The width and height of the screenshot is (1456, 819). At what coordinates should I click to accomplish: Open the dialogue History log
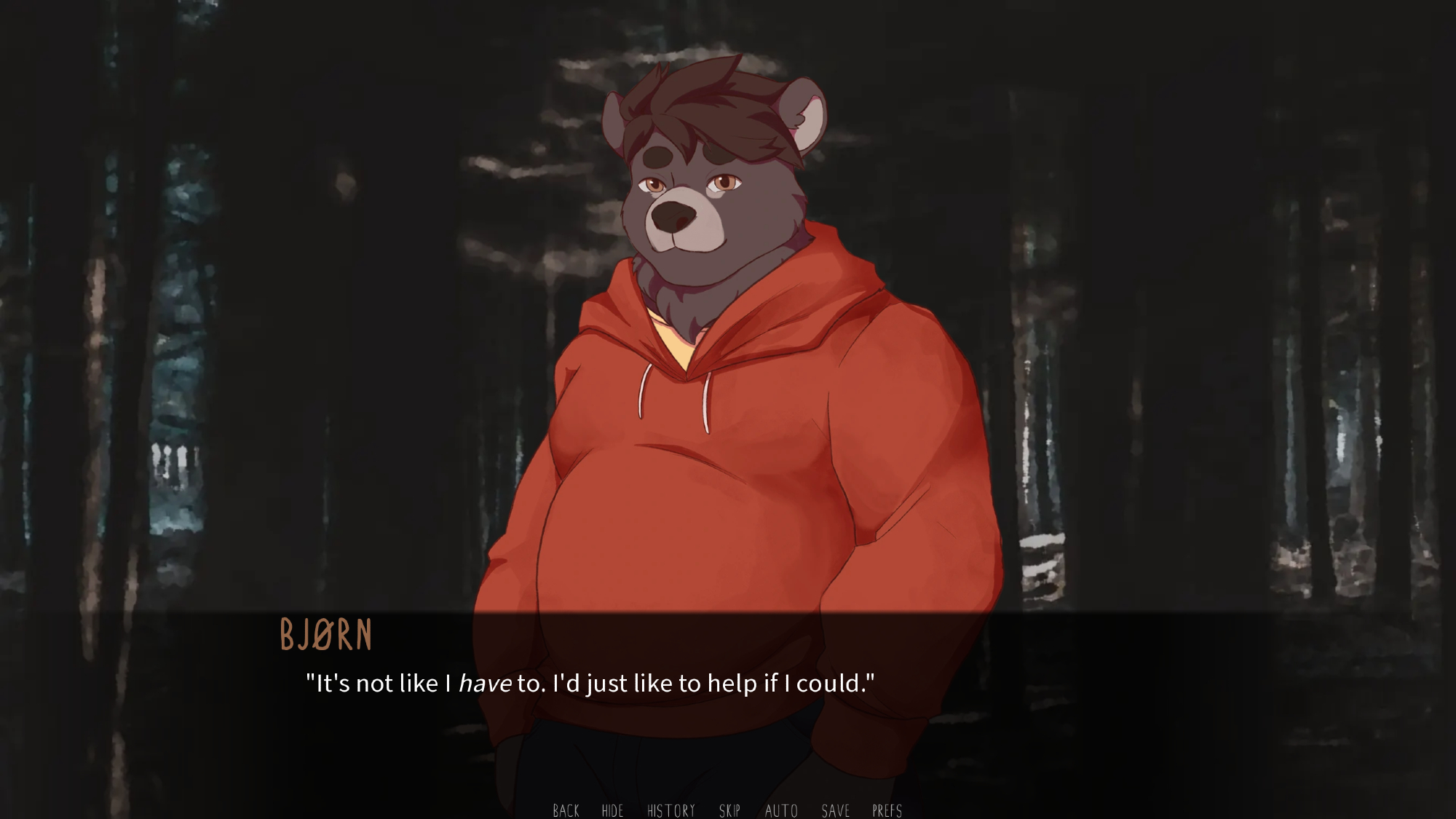(x=670, y=810)
